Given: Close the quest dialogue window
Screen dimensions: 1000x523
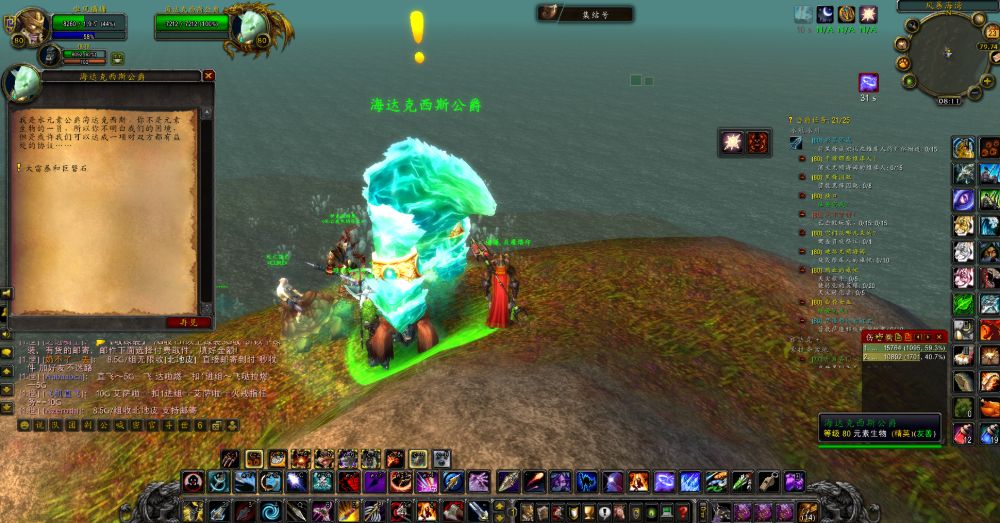Looking at the screenshot, I should click(208, 75).
